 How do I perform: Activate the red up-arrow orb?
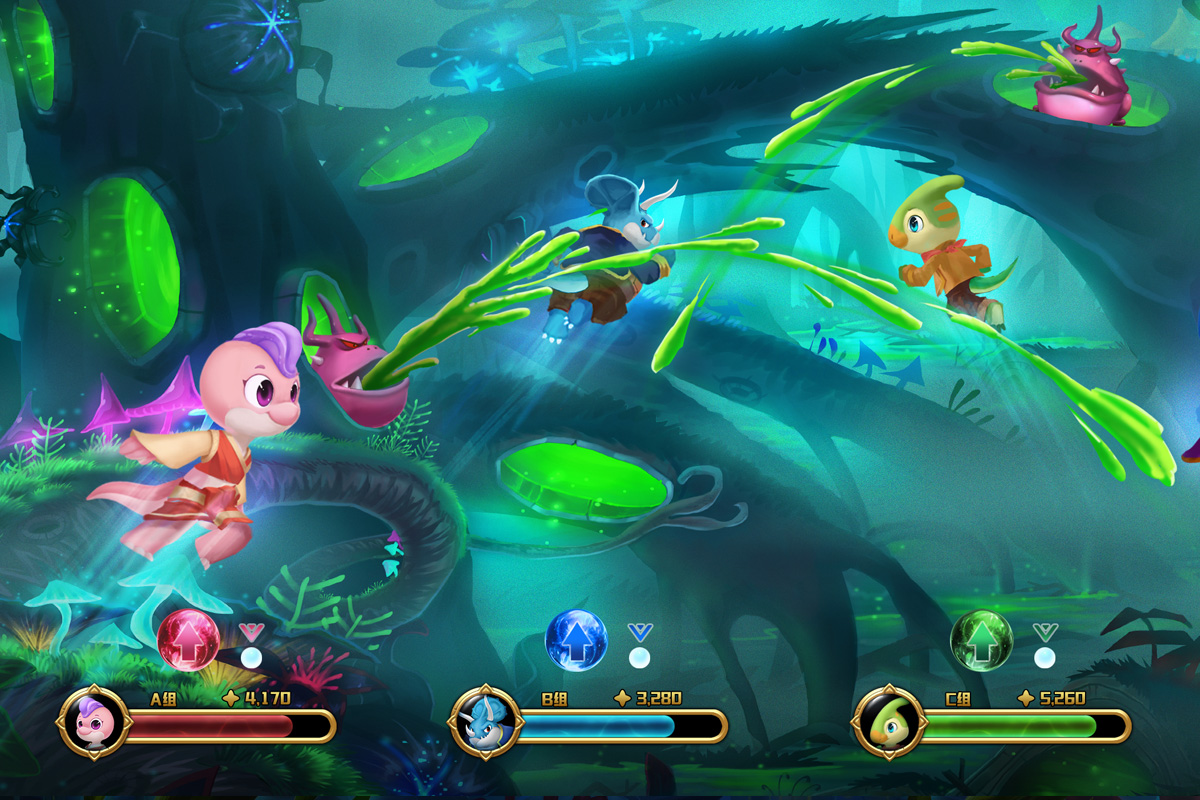[x=189, y=640]
